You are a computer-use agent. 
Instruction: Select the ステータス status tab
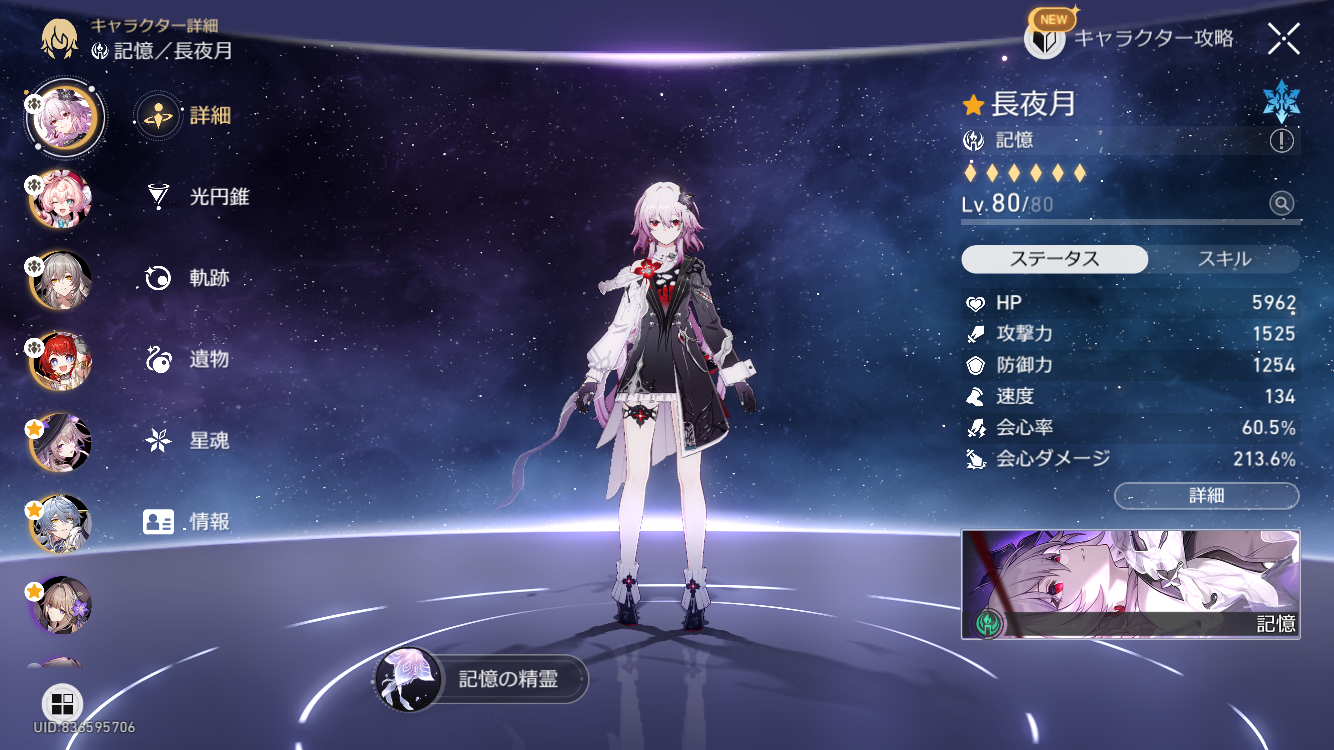1054,259
